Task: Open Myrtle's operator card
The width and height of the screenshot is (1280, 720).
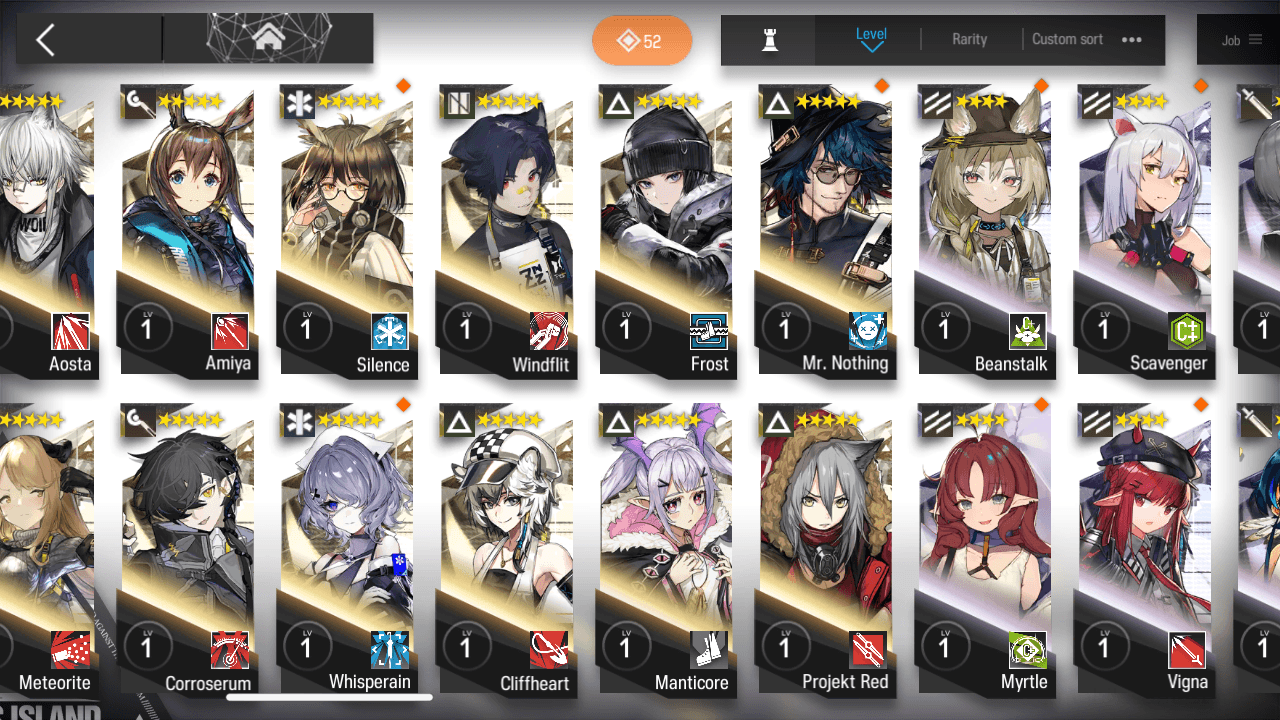Action: coord(985,550)
